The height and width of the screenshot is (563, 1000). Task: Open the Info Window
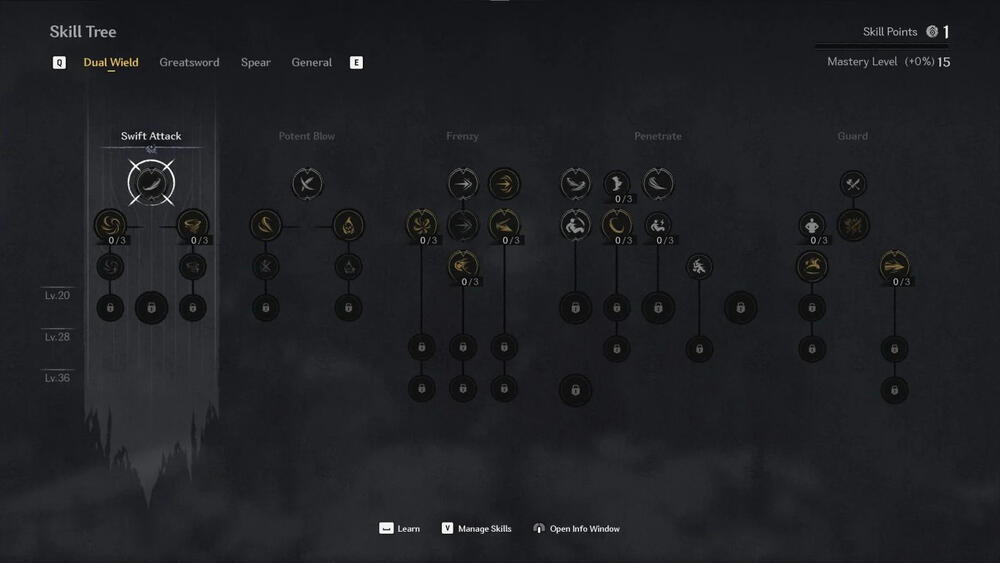point(576,528)
